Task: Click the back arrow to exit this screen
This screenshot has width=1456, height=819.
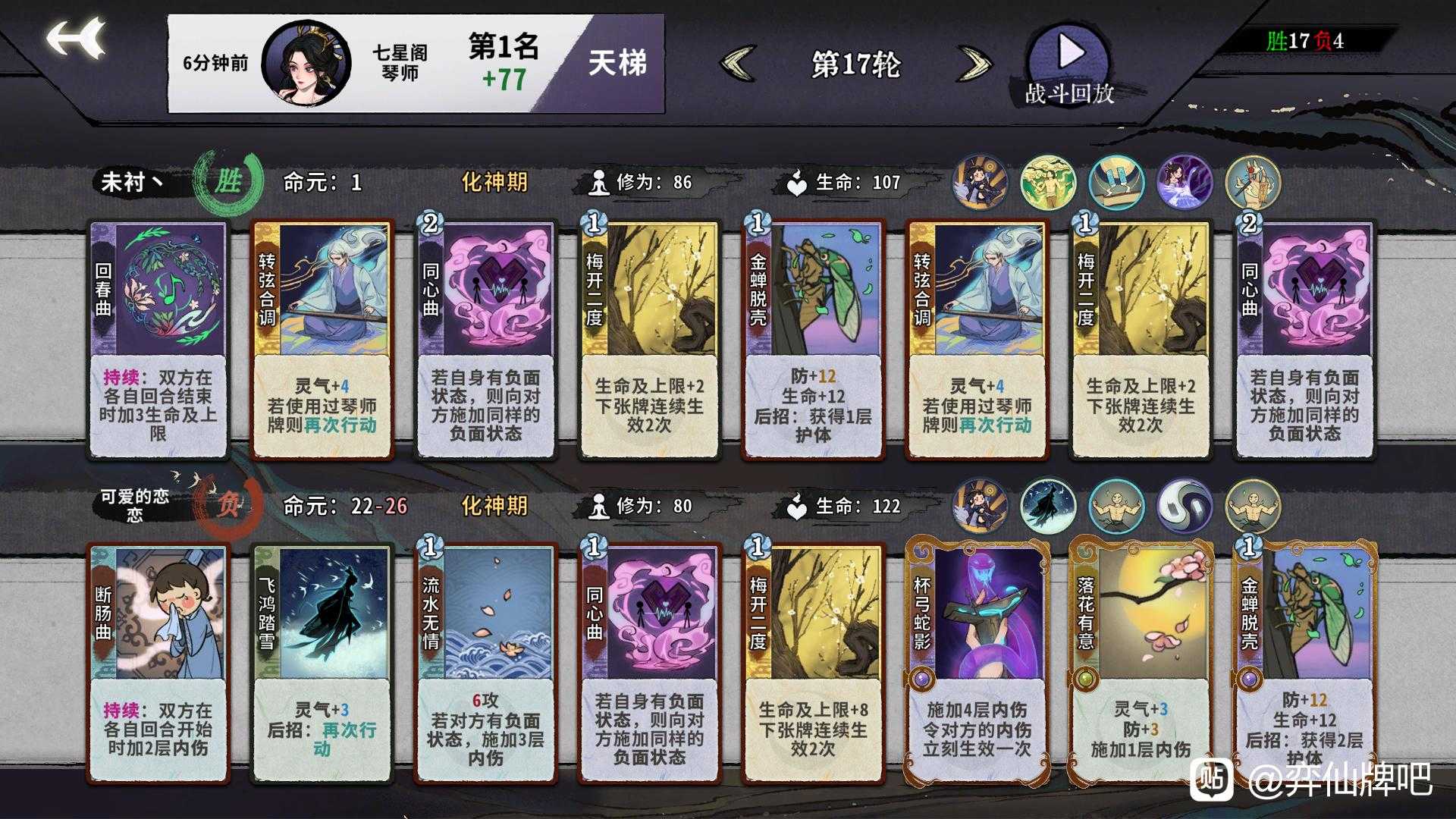Action: [74, 38]
